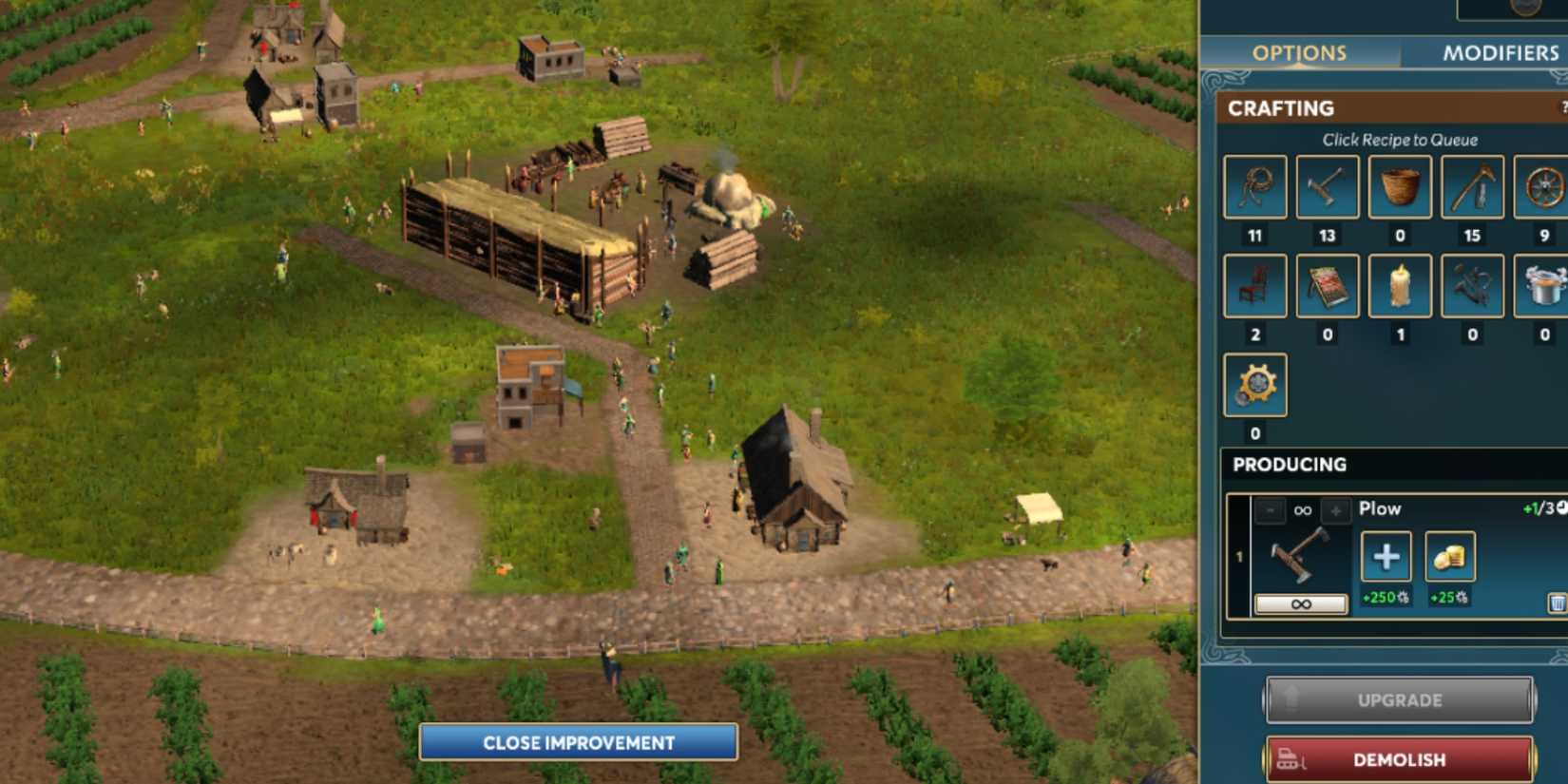This screenshot has width=1568, height=784.
Task: Queue the rope crafting recipe
Action: click(1252, 187)
